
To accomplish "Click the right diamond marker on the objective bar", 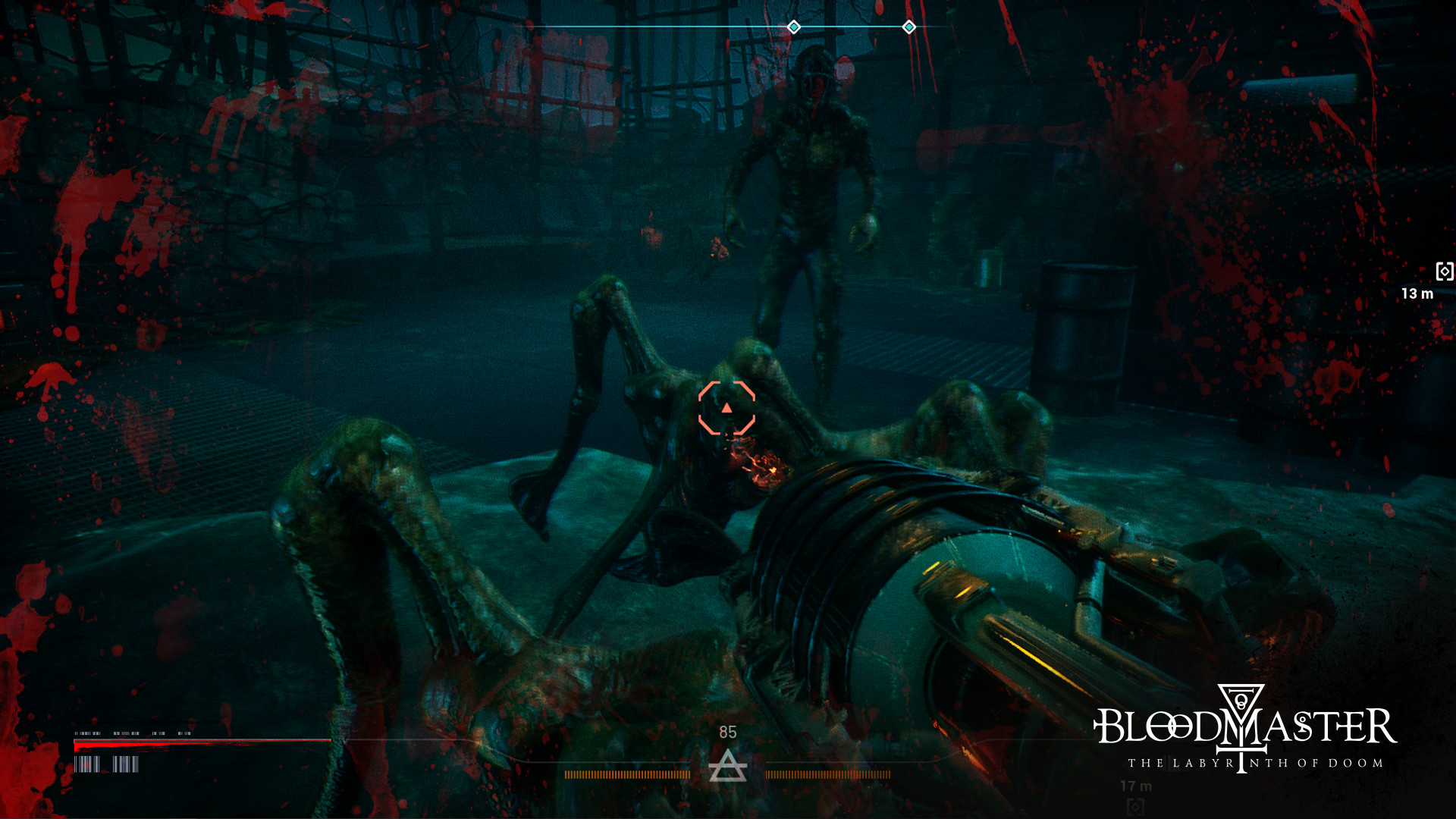I will [908, 27].
